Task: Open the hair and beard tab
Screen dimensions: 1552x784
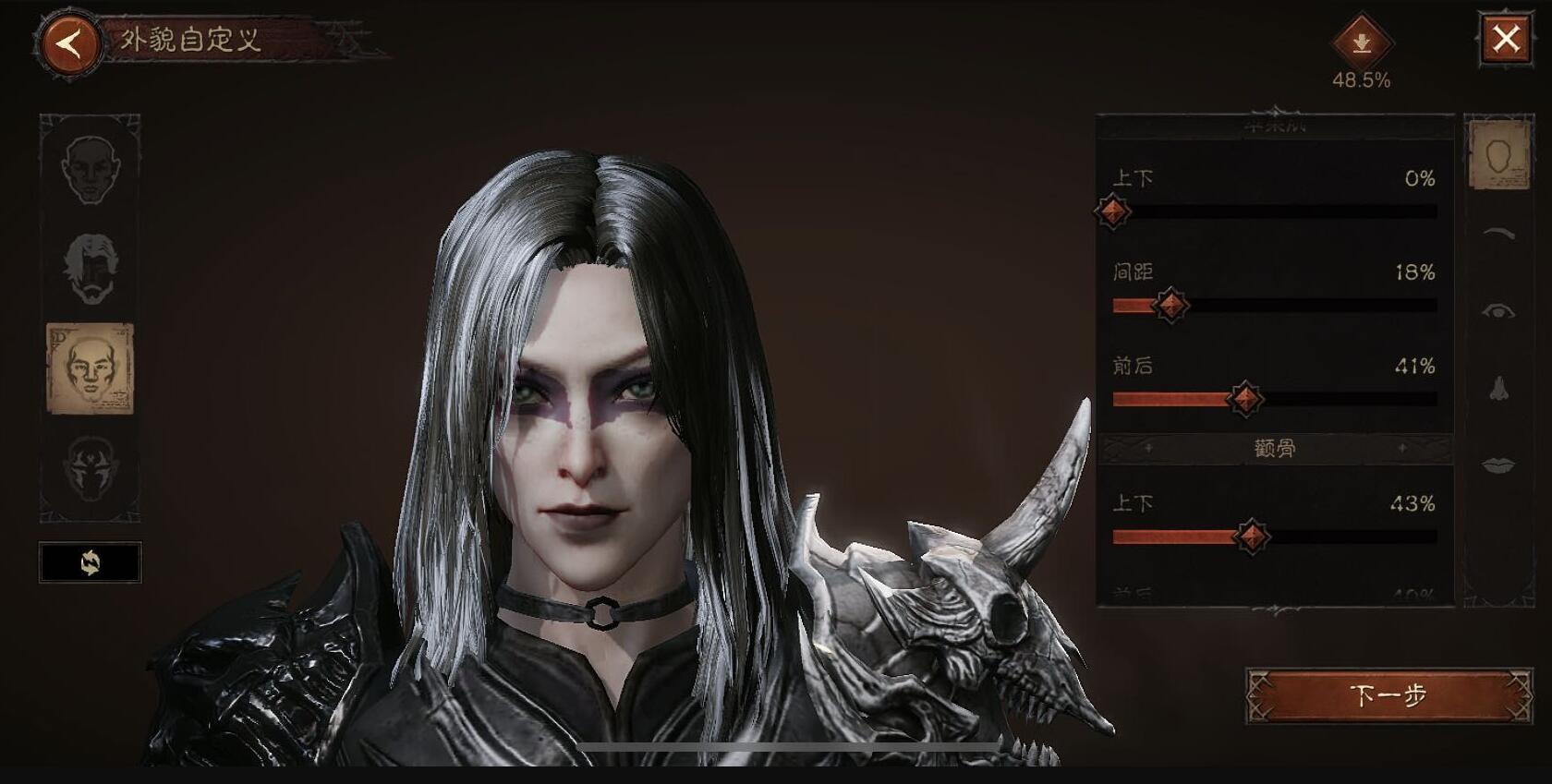Action: (x=91, y=269)
